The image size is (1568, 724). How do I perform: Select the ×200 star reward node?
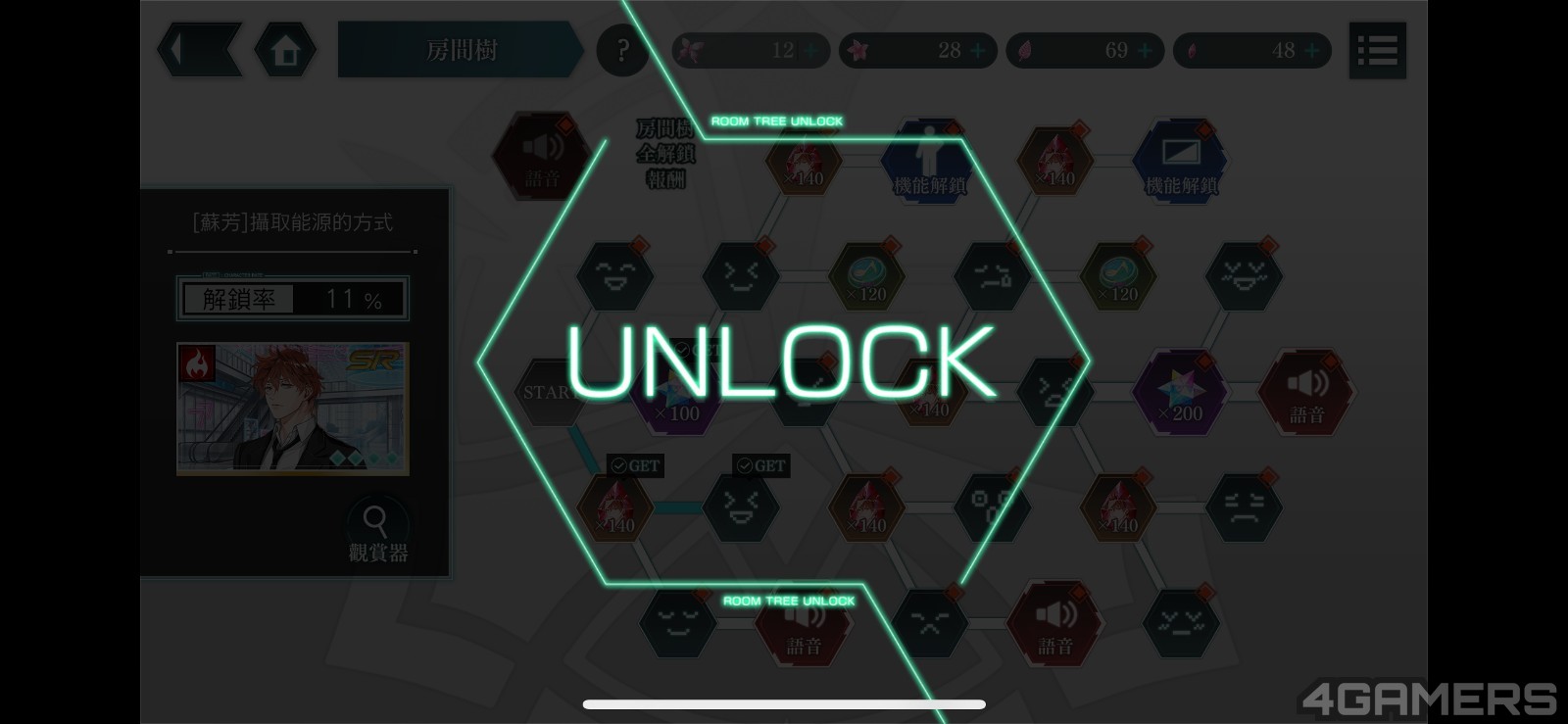tap(1179, 393)
